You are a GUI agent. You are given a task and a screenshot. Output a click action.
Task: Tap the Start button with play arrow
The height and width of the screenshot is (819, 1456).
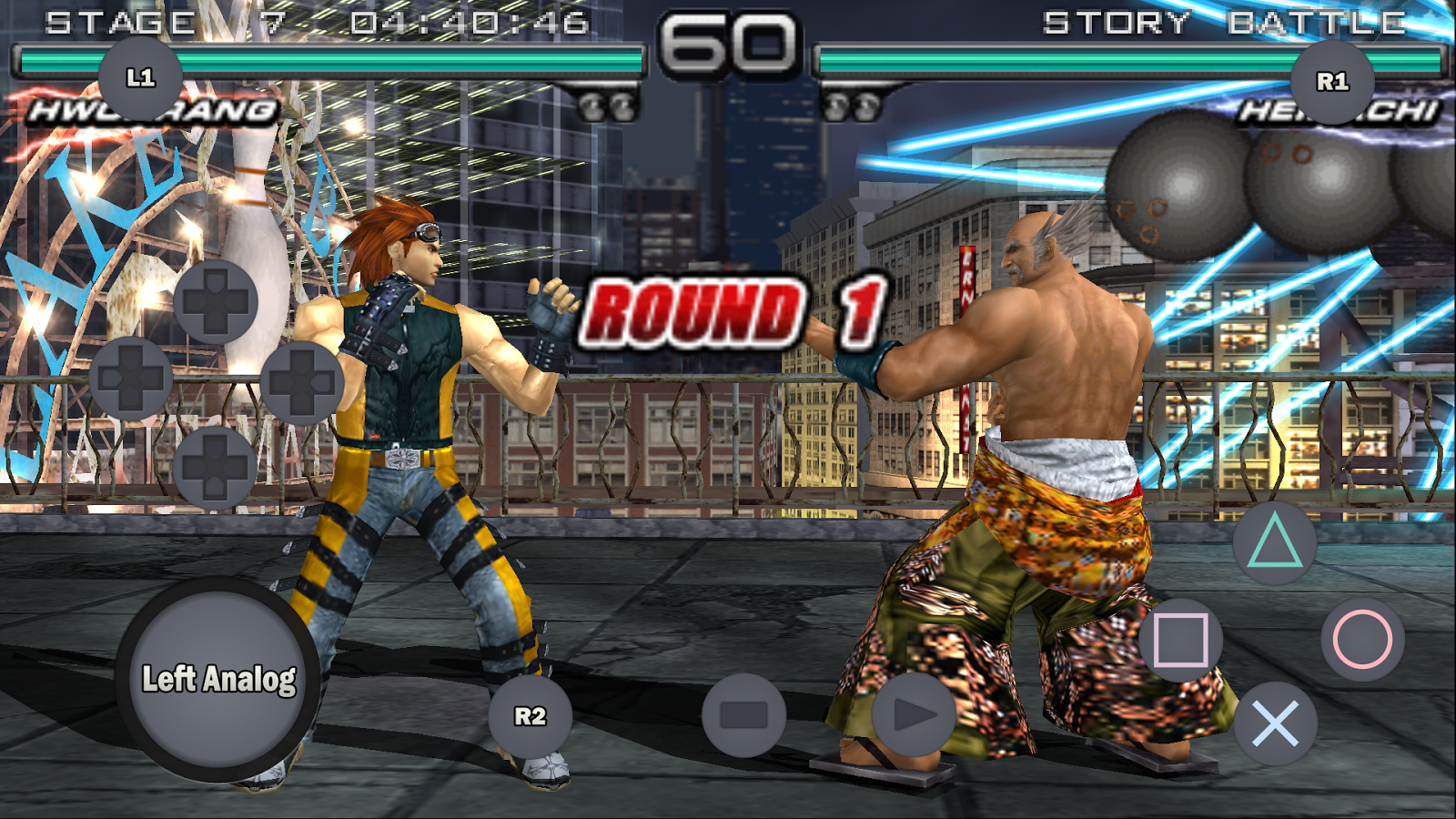tap(914, 715)
